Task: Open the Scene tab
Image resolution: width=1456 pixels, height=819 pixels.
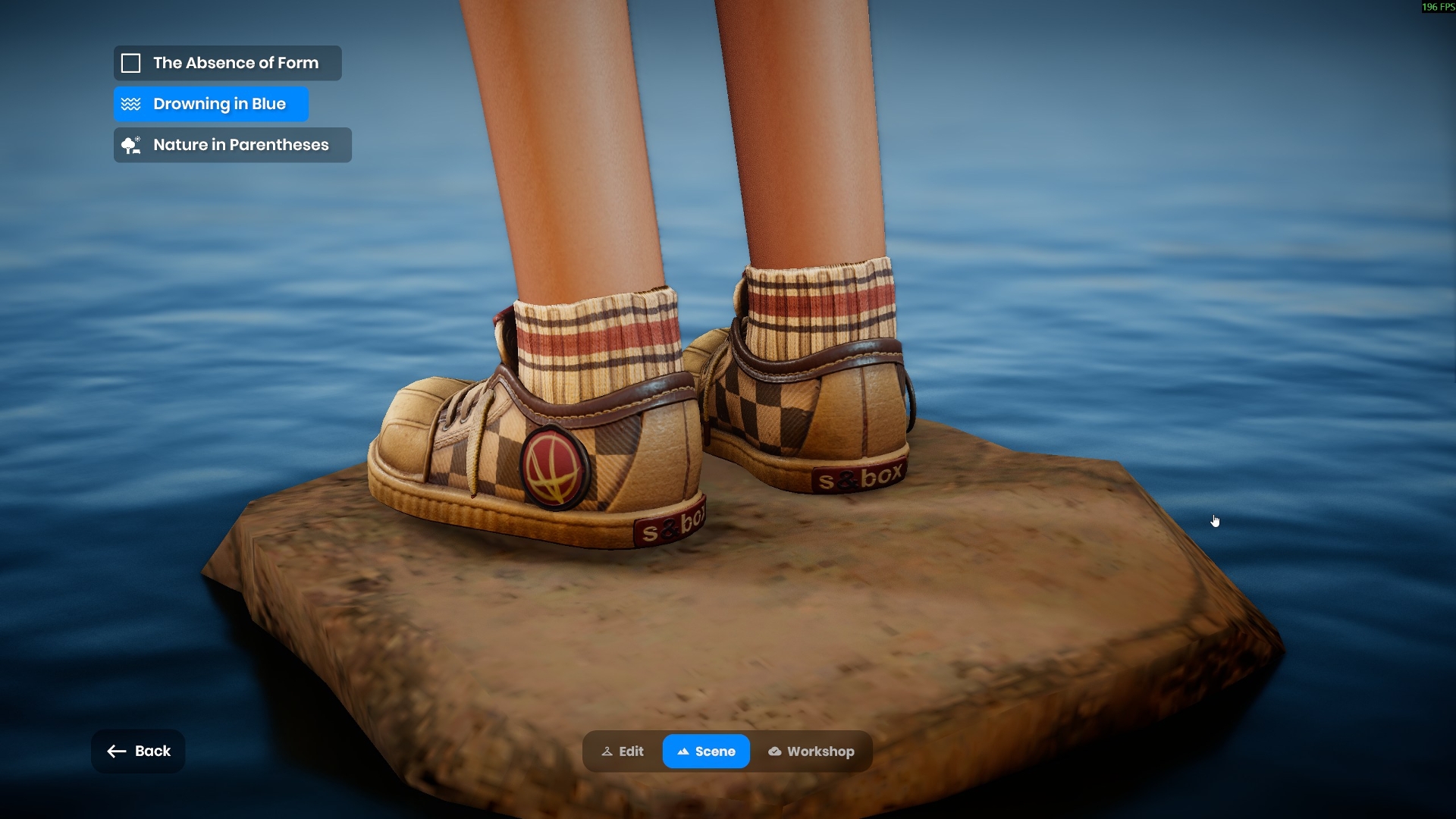Action: 706,752
